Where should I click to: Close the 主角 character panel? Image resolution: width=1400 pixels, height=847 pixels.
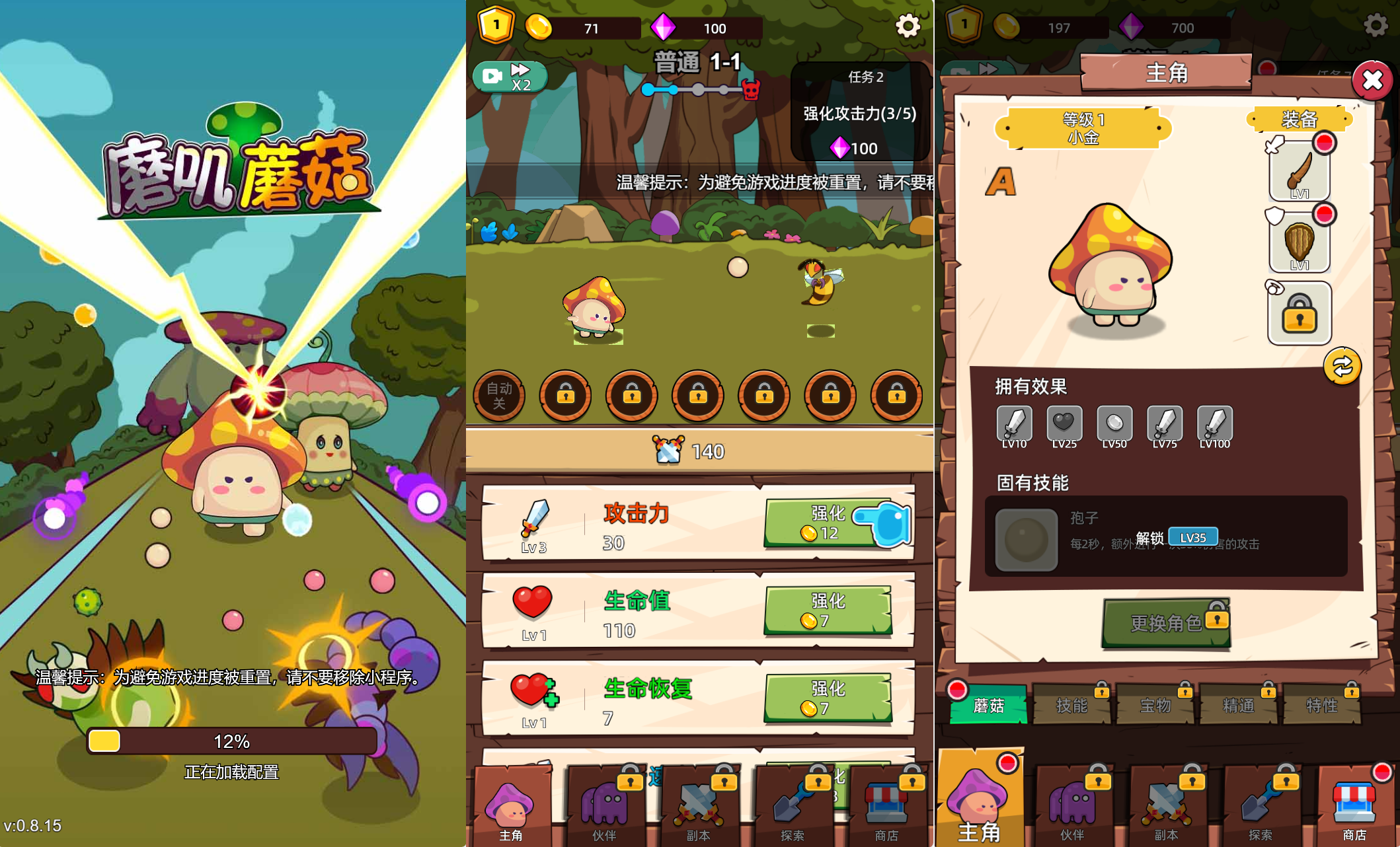(1372, 81)
